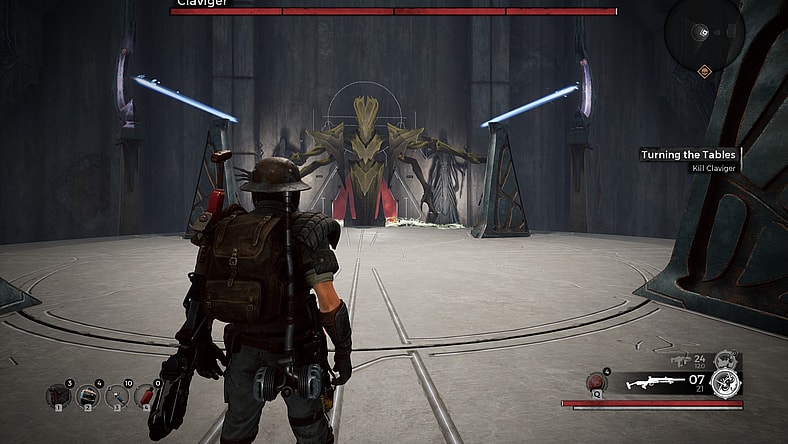
Task: Click the orange boss marker below minimap
Action: [x=704, y=71]
